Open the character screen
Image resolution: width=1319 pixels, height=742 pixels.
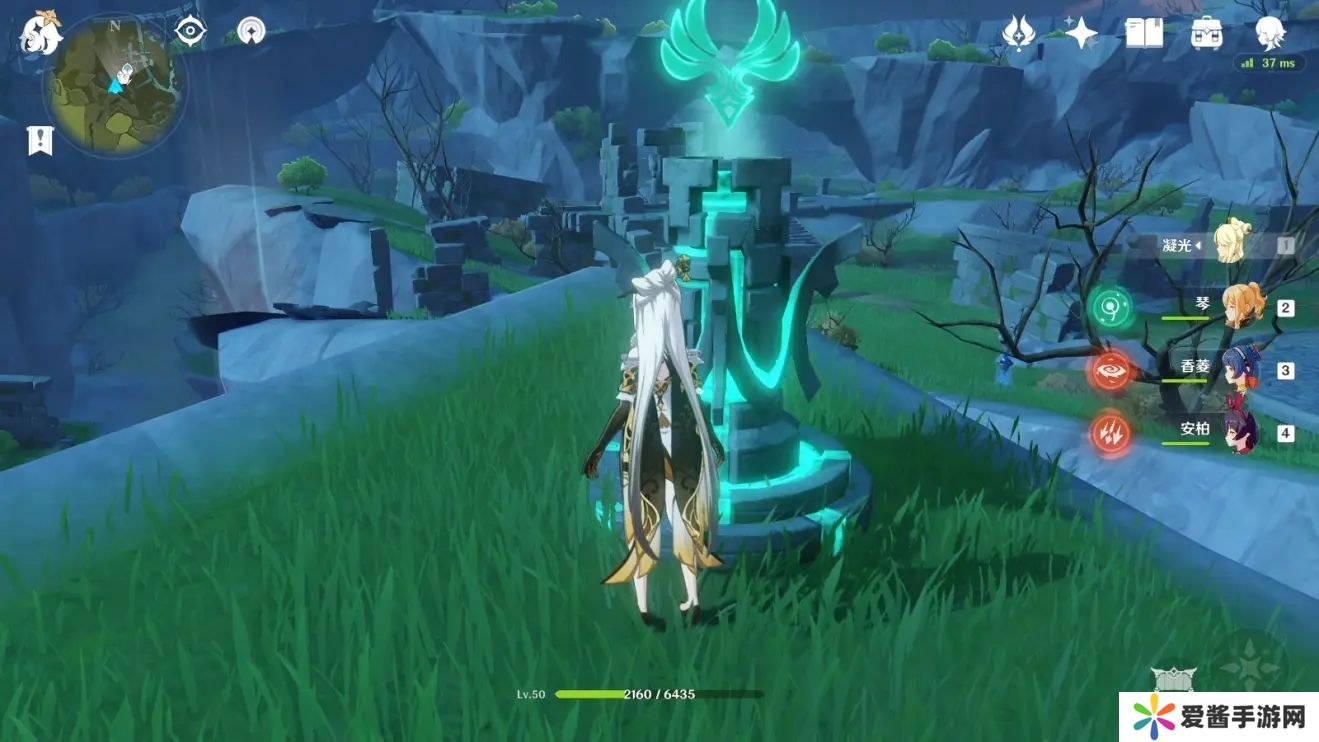coord(1270,31)
